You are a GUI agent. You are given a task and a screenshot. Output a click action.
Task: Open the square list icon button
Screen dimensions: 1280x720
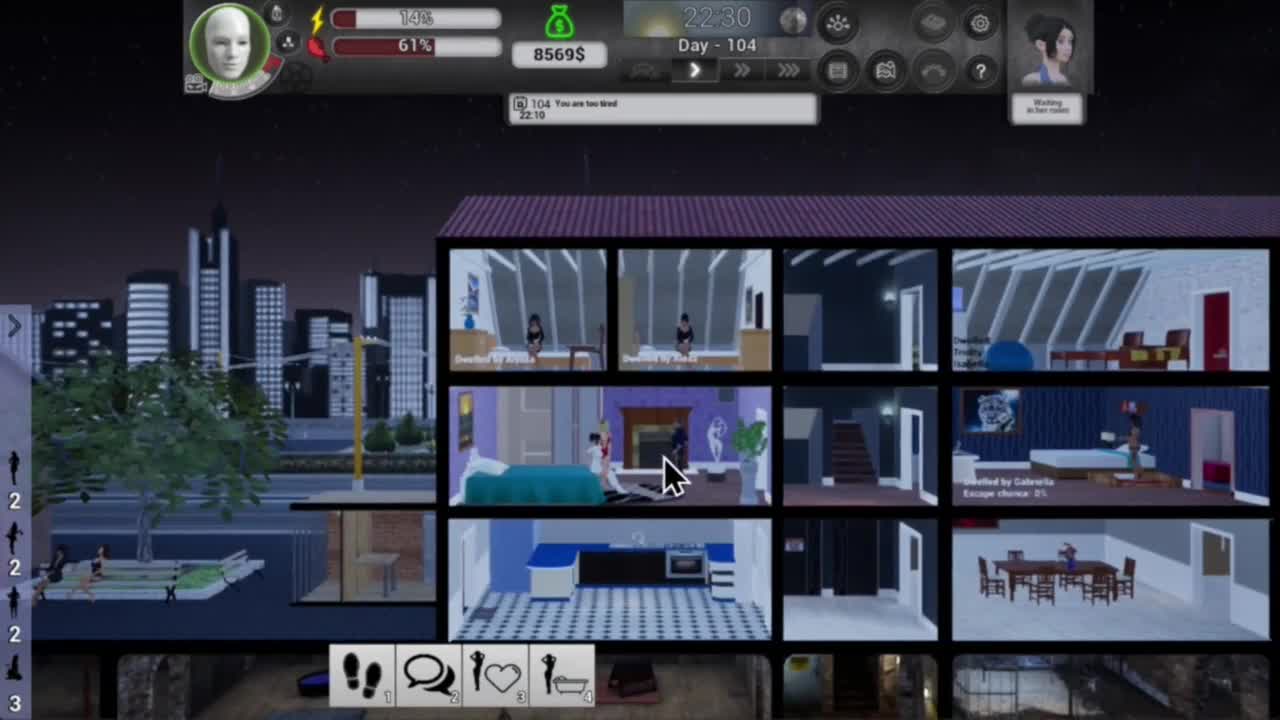coord(838,71)
